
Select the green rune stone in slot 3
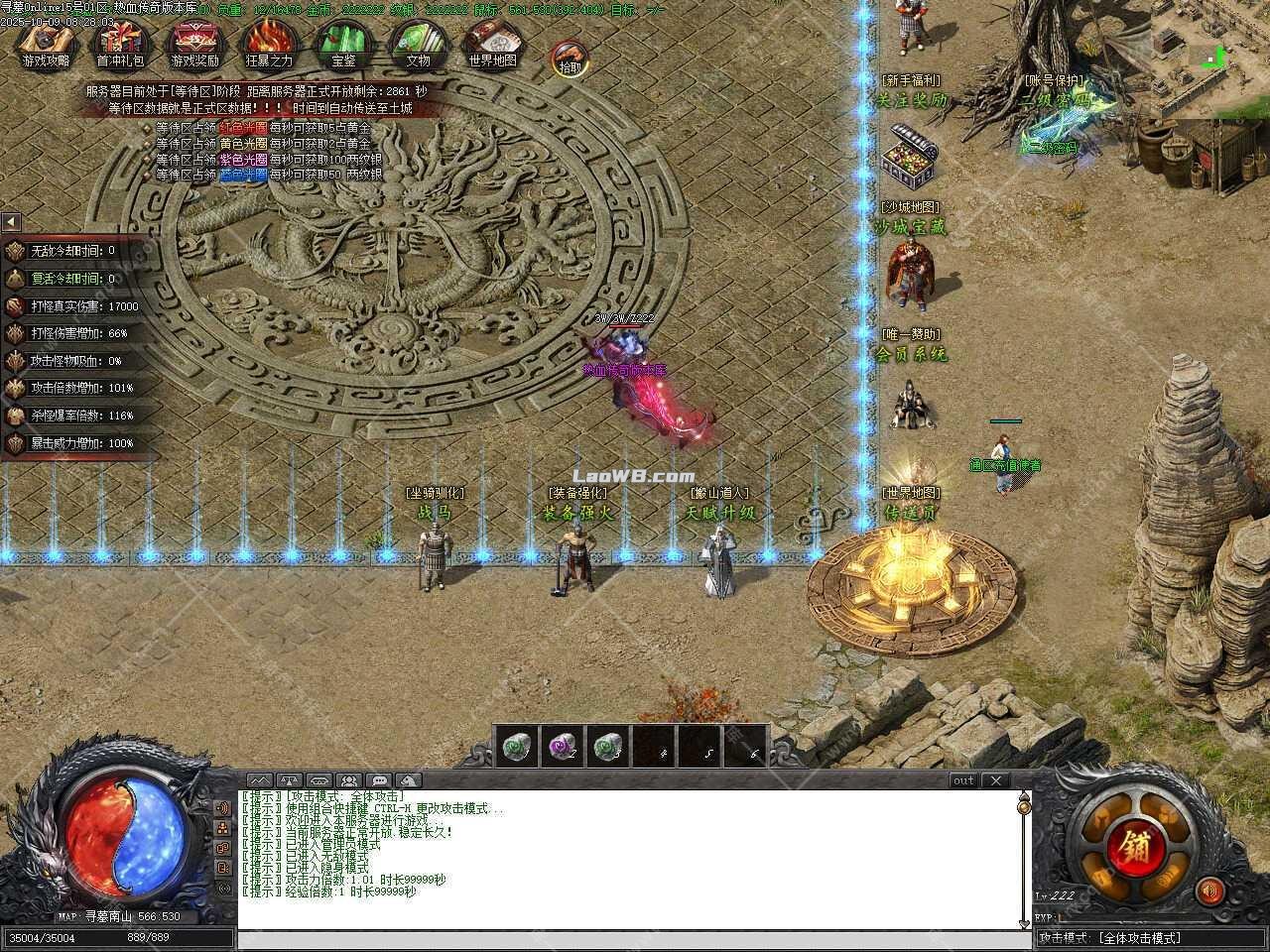point(607,747)
